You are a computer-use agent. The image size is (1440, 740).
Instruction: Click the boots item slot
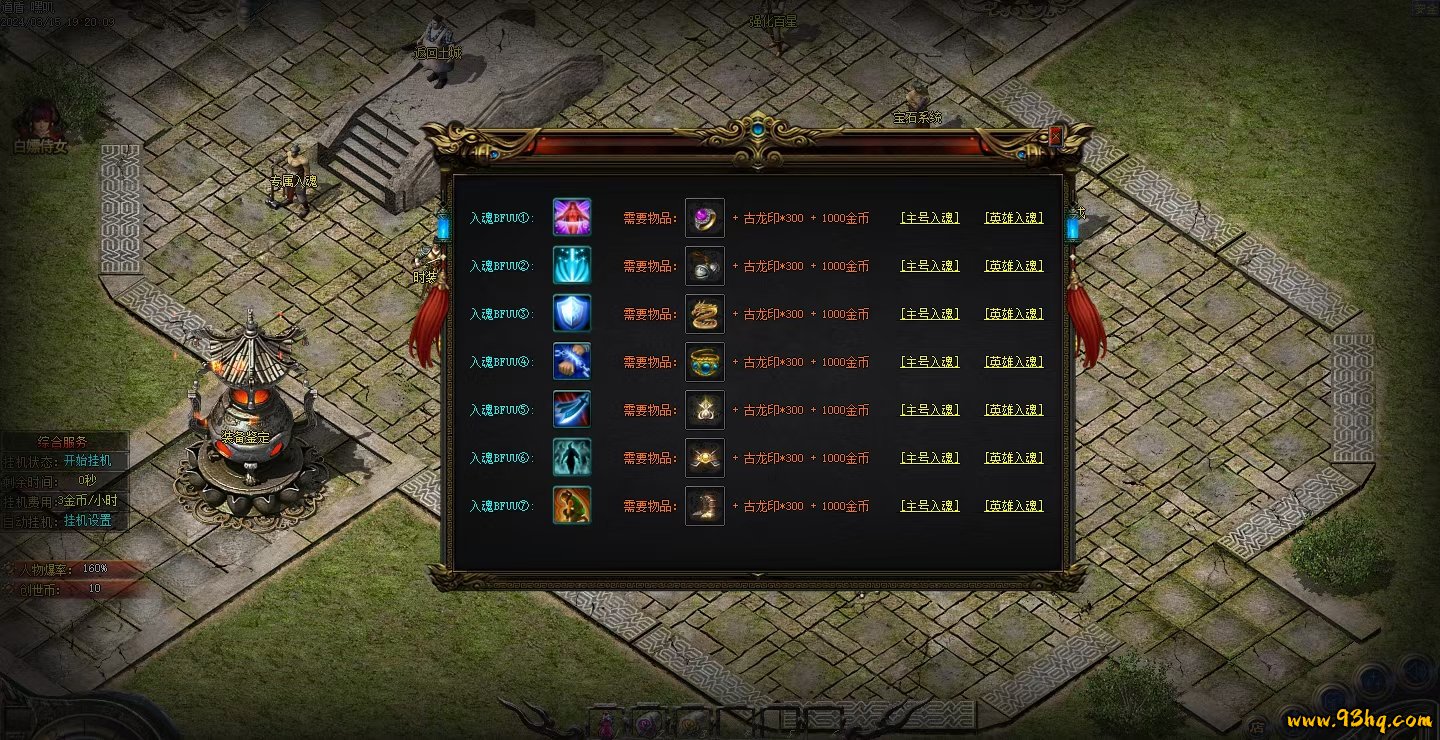pos(705,506)
